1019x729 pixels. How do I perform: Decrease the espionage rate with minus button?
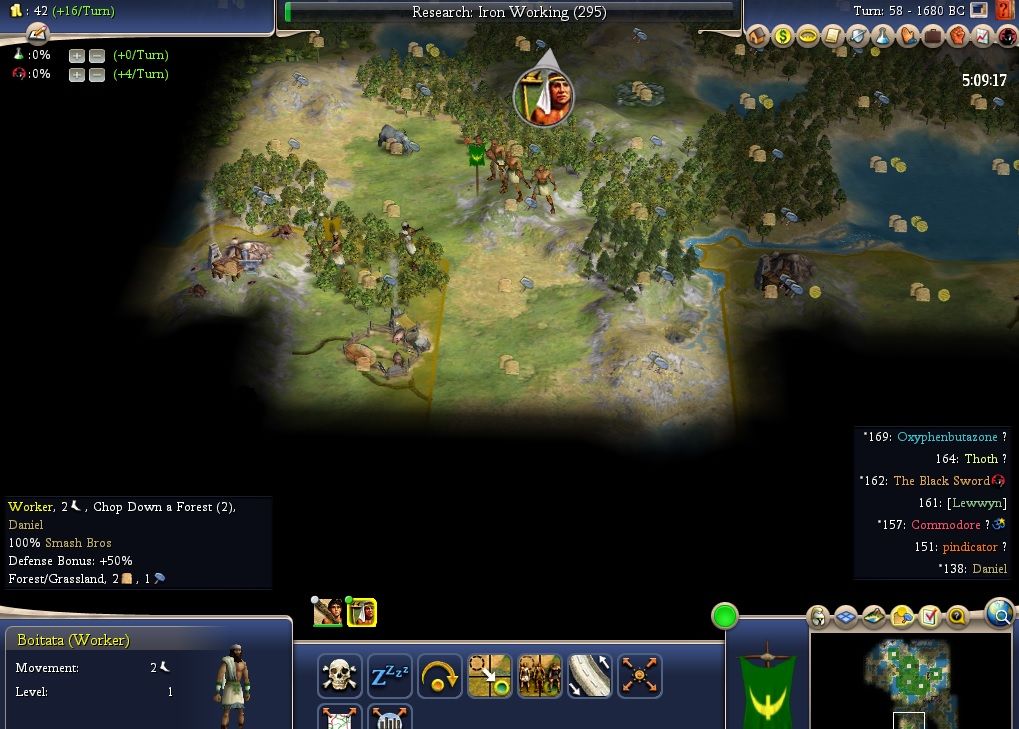96,75
